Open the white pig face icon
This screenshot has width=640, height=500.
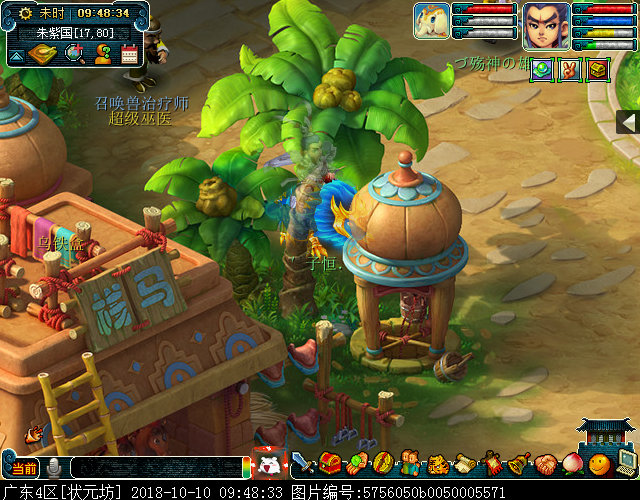[x=268, y=464]
